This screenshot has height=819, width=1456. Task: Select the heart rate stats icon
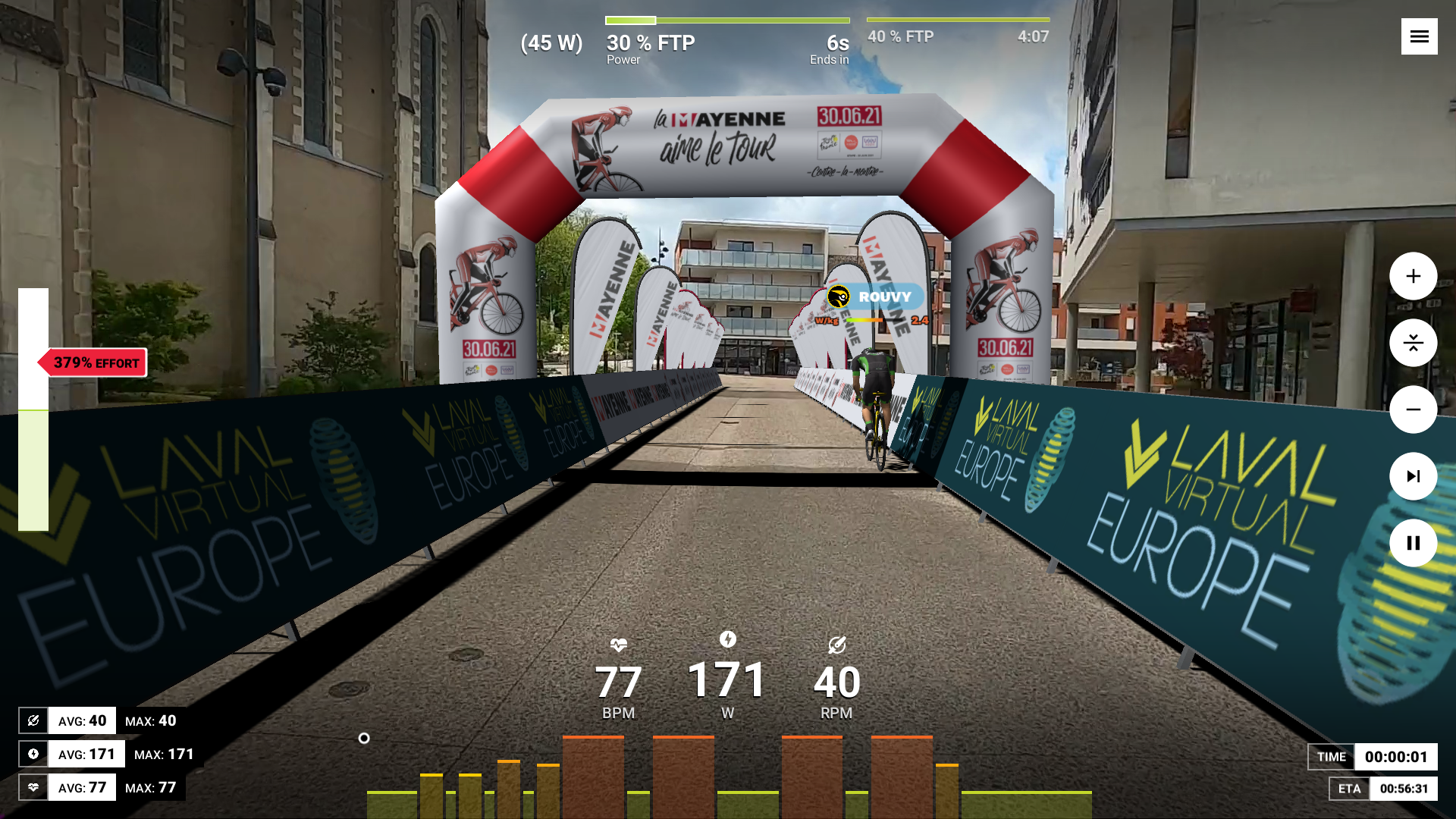click(33, 787)
